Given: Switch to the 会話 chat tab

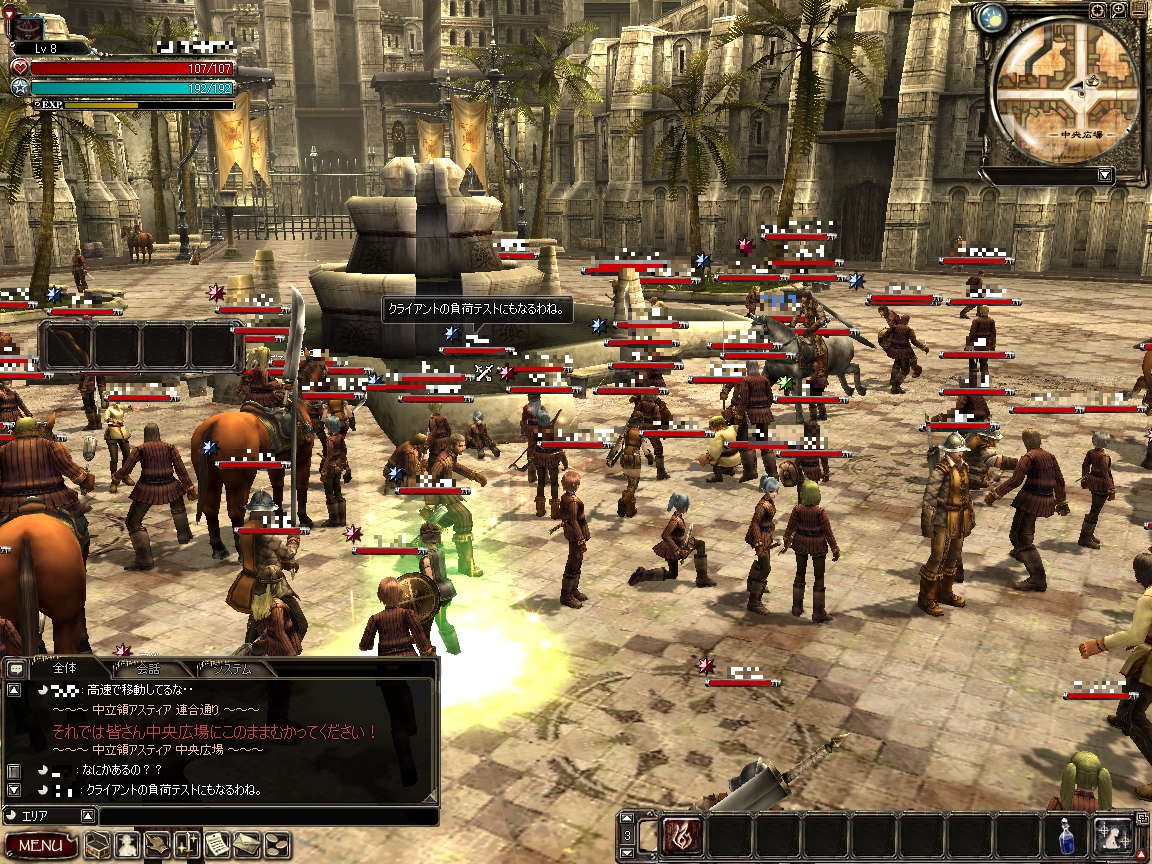Looking at the screenshot, I should [x=148, y=669].
